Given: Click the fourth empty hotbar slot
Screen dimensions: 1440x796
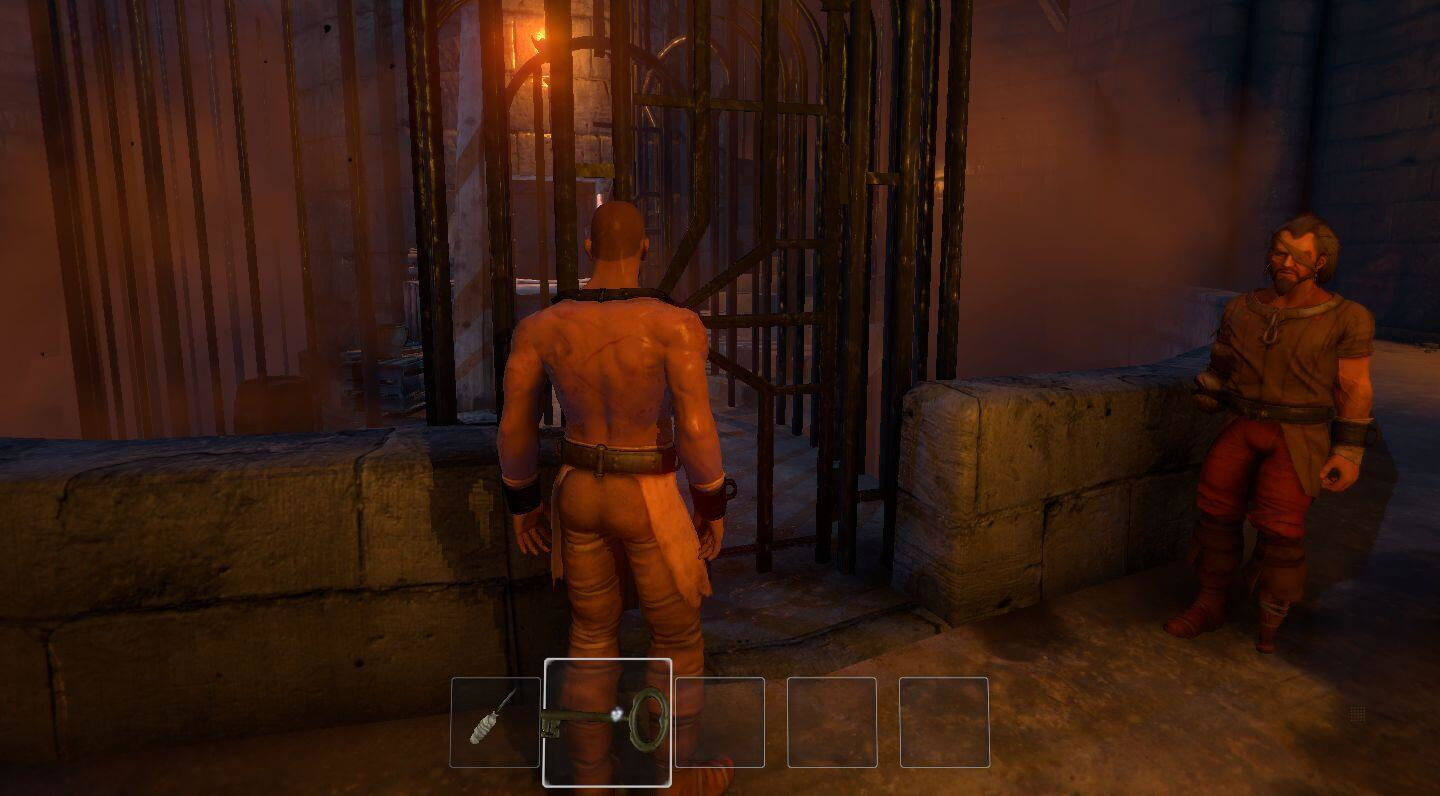Looking at the screenshot, I should click(x=831, y=721).
